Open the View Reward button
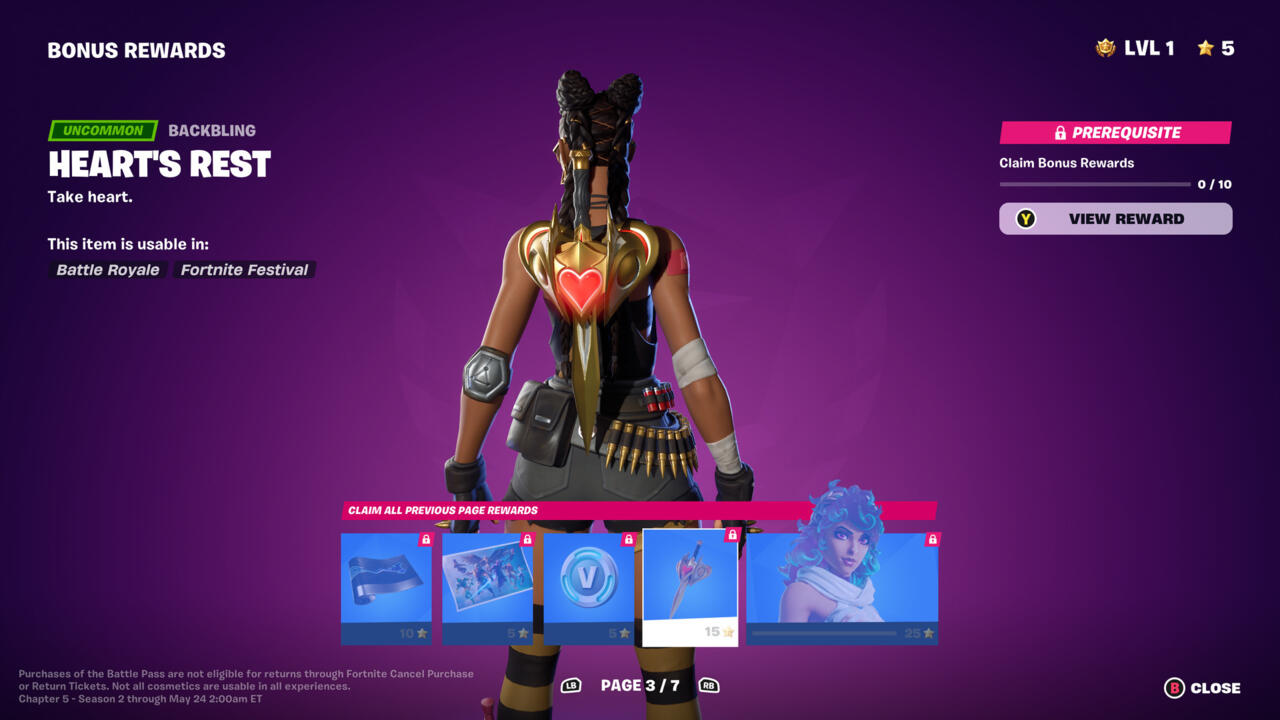Screen dimensions: 1280x720 click(1115, 219)
